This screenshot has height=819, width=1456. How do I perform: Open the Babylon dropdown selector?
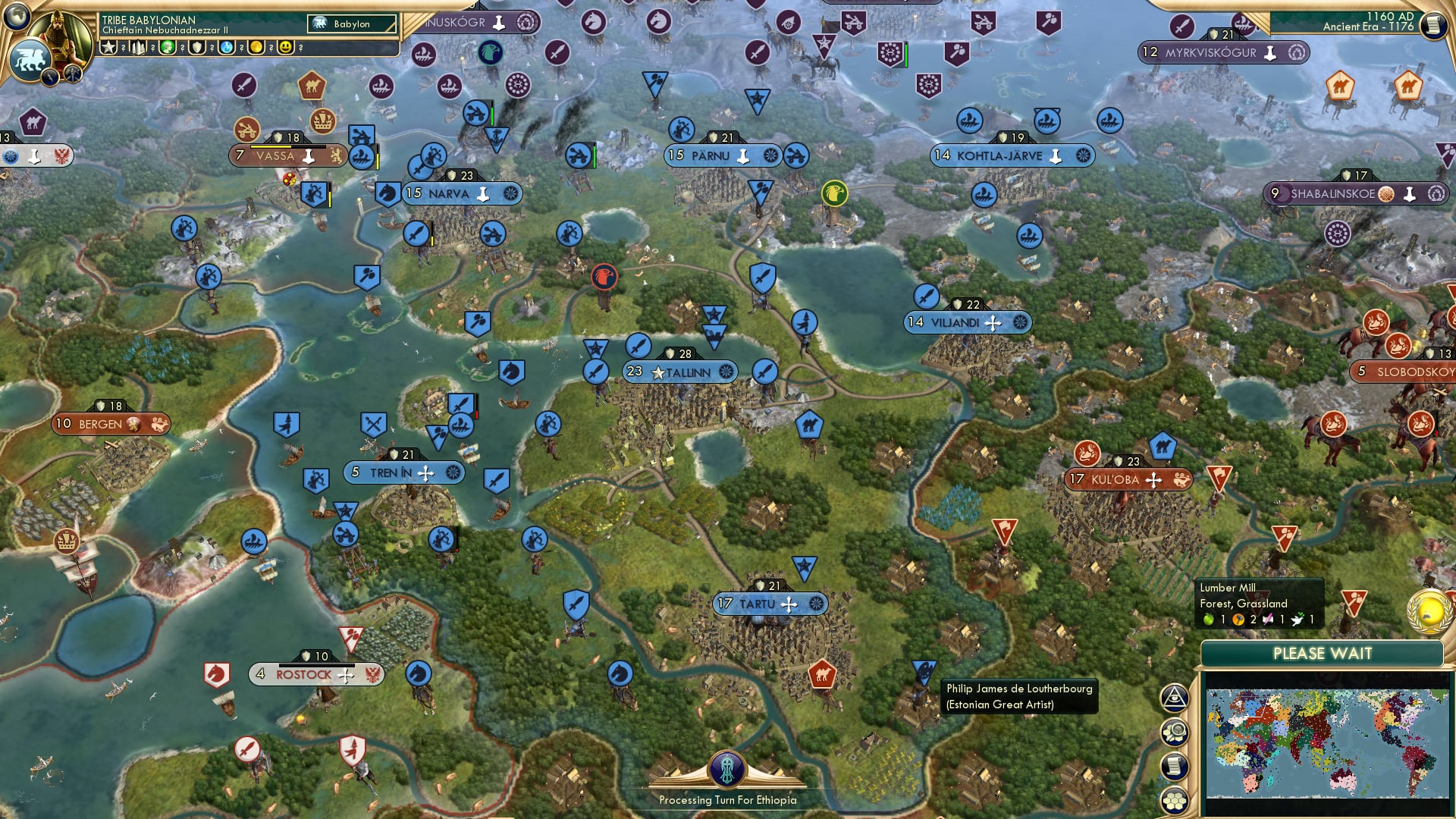tap(351, 24)
